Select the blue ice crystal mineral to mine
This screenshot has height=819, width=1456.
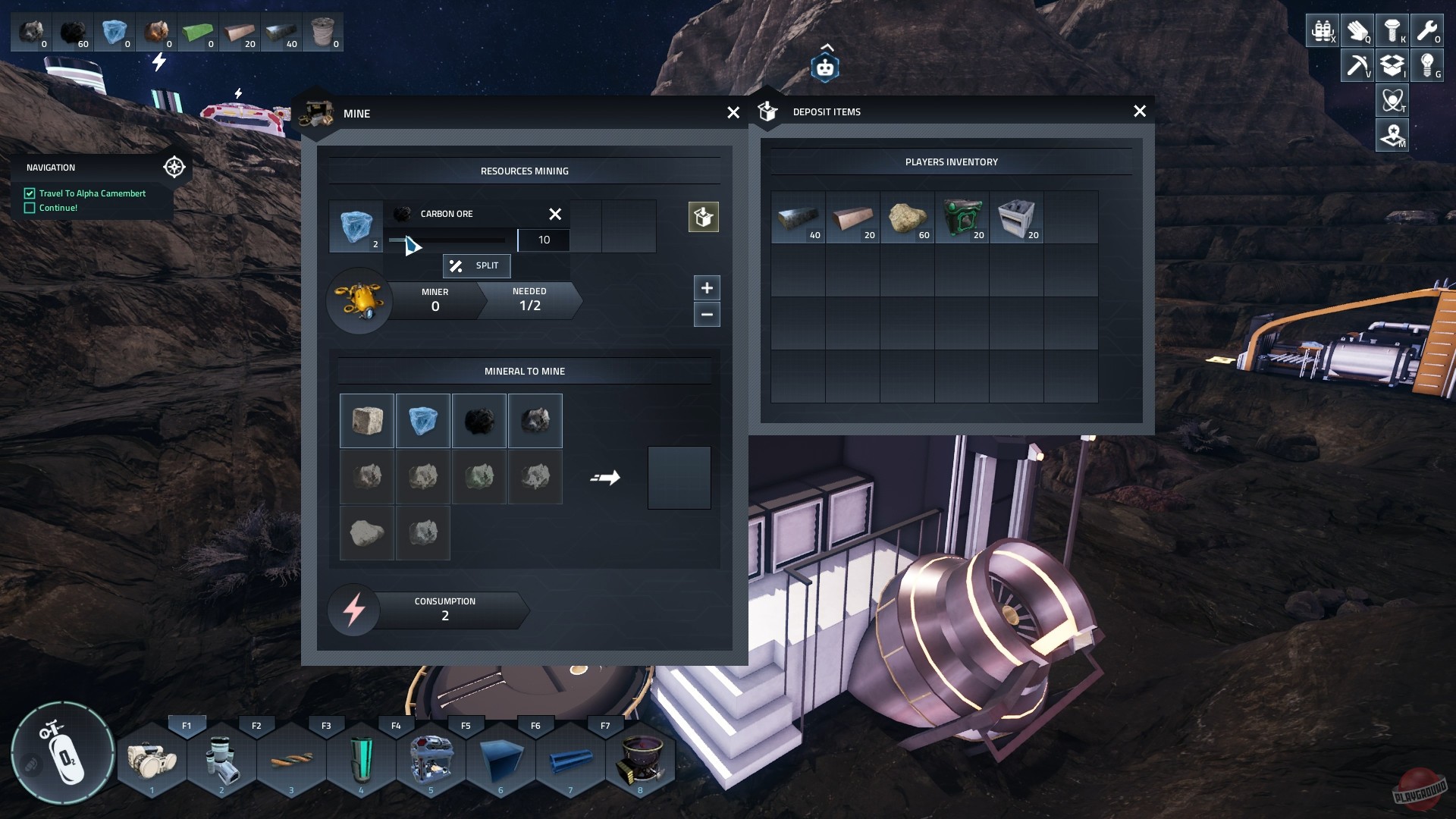pyautogui.click(x=423, y=421)
